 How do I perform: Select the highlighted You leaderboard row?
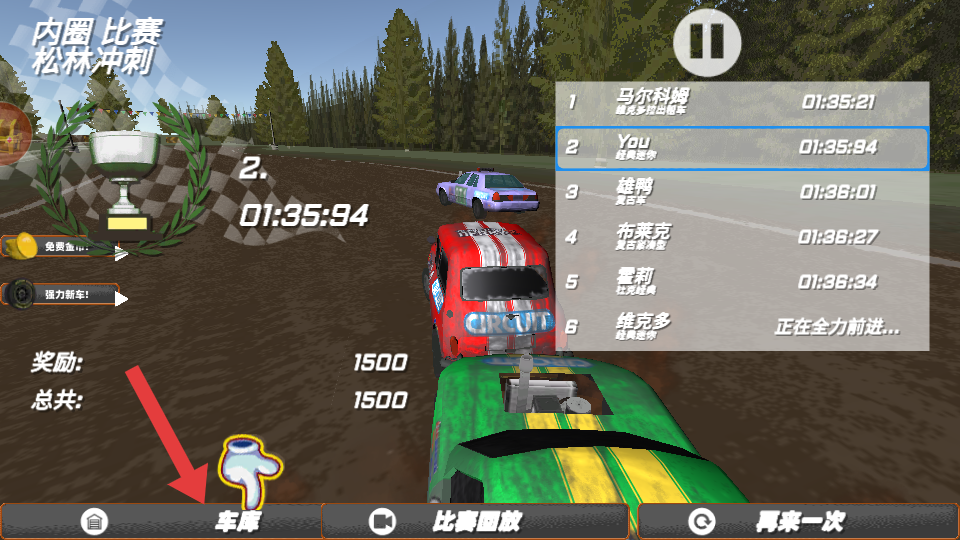point(742,148)
